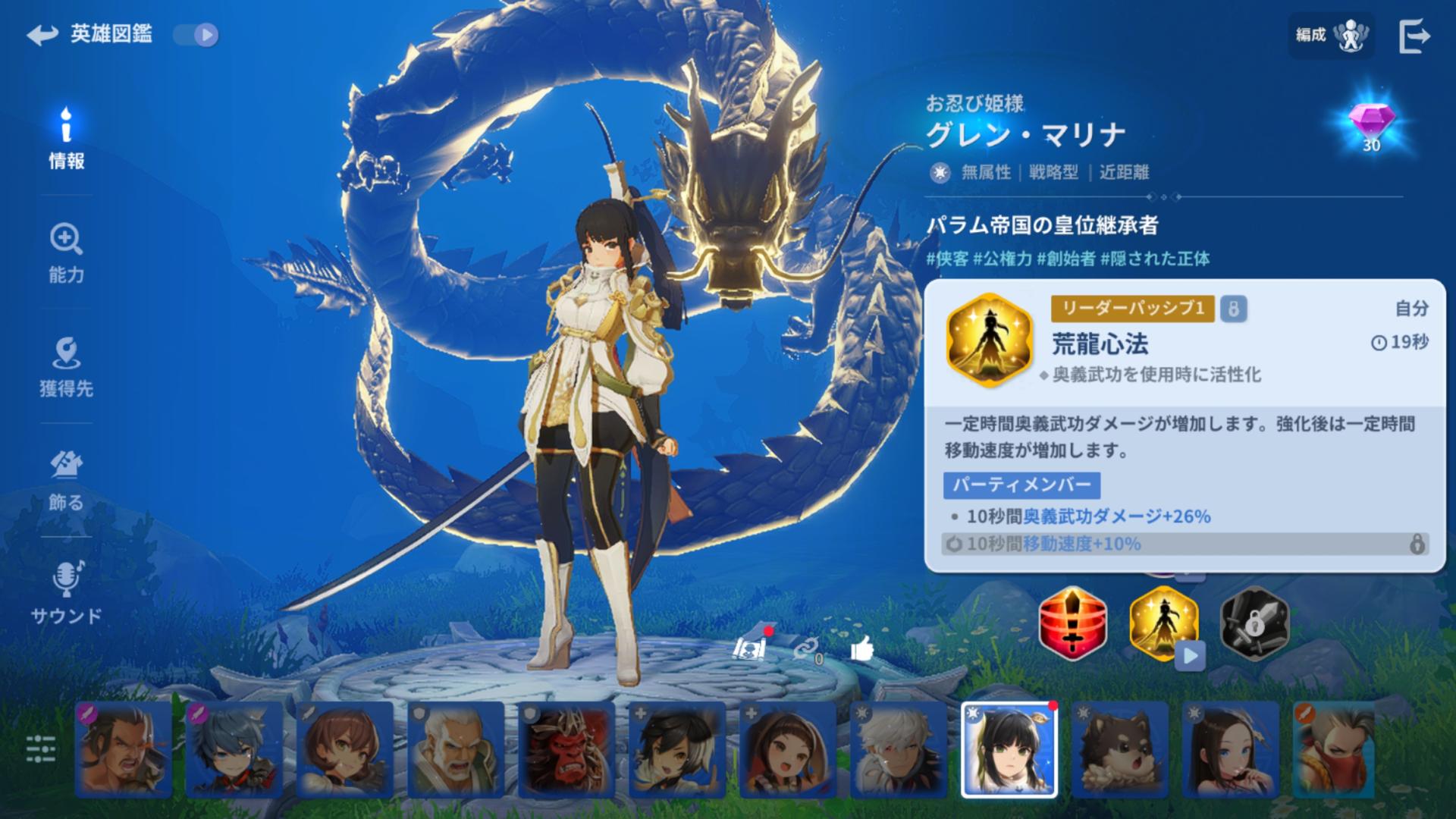Select the 飾る tab
Viewport: 1456px width, 819px height.
coord(67,481)
